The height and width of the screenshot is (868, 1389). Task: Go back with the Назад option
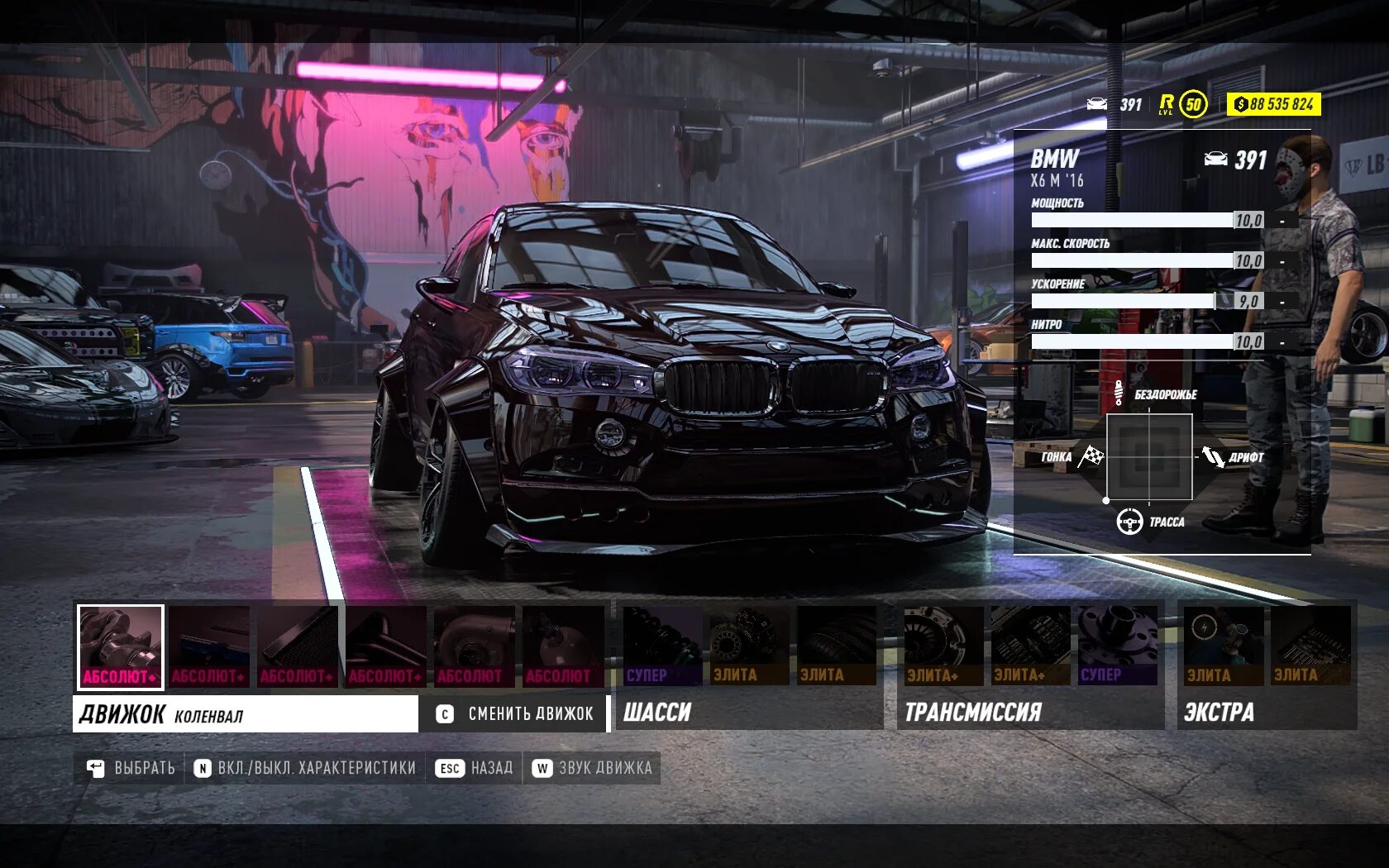point(475,768)
